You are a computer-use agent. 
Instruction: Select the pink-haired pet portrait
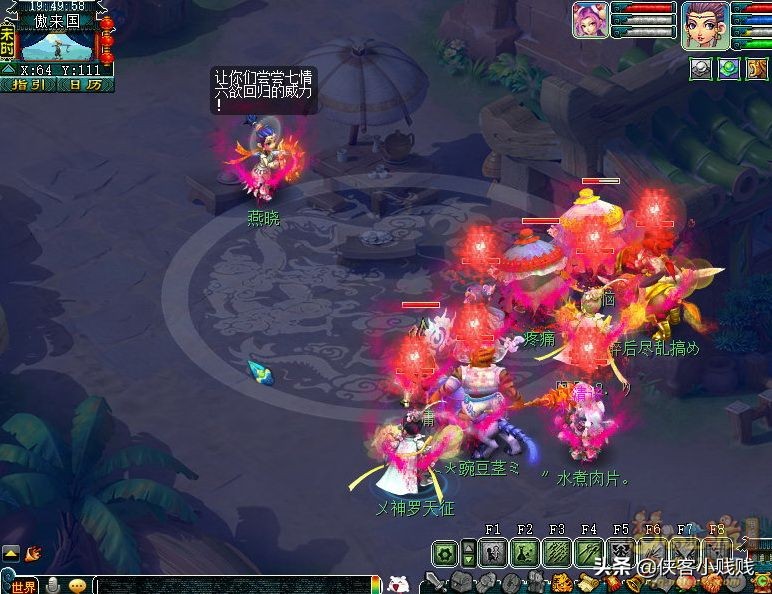pyautogui.click(x=590, y=20)
